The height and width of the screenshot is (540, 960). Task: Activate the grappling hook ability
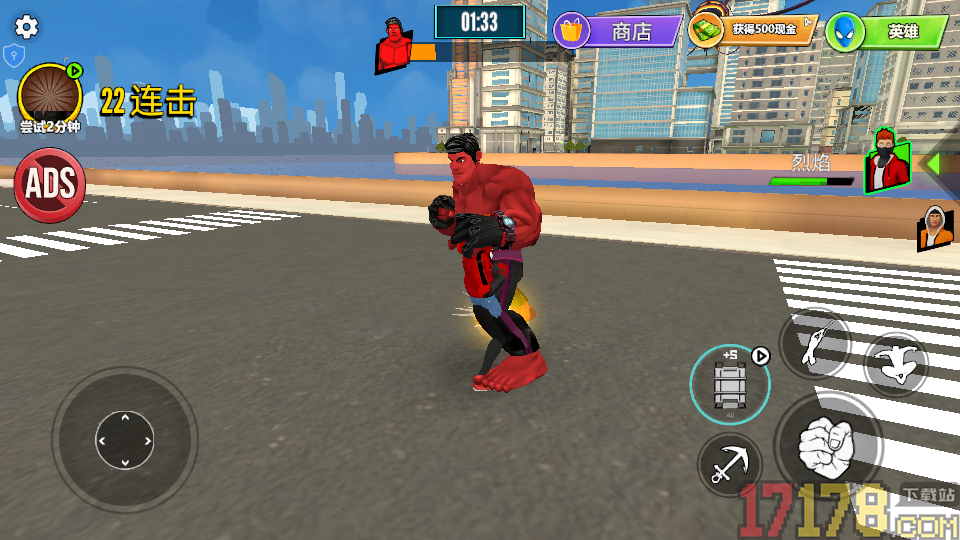(x=729, y=465)
